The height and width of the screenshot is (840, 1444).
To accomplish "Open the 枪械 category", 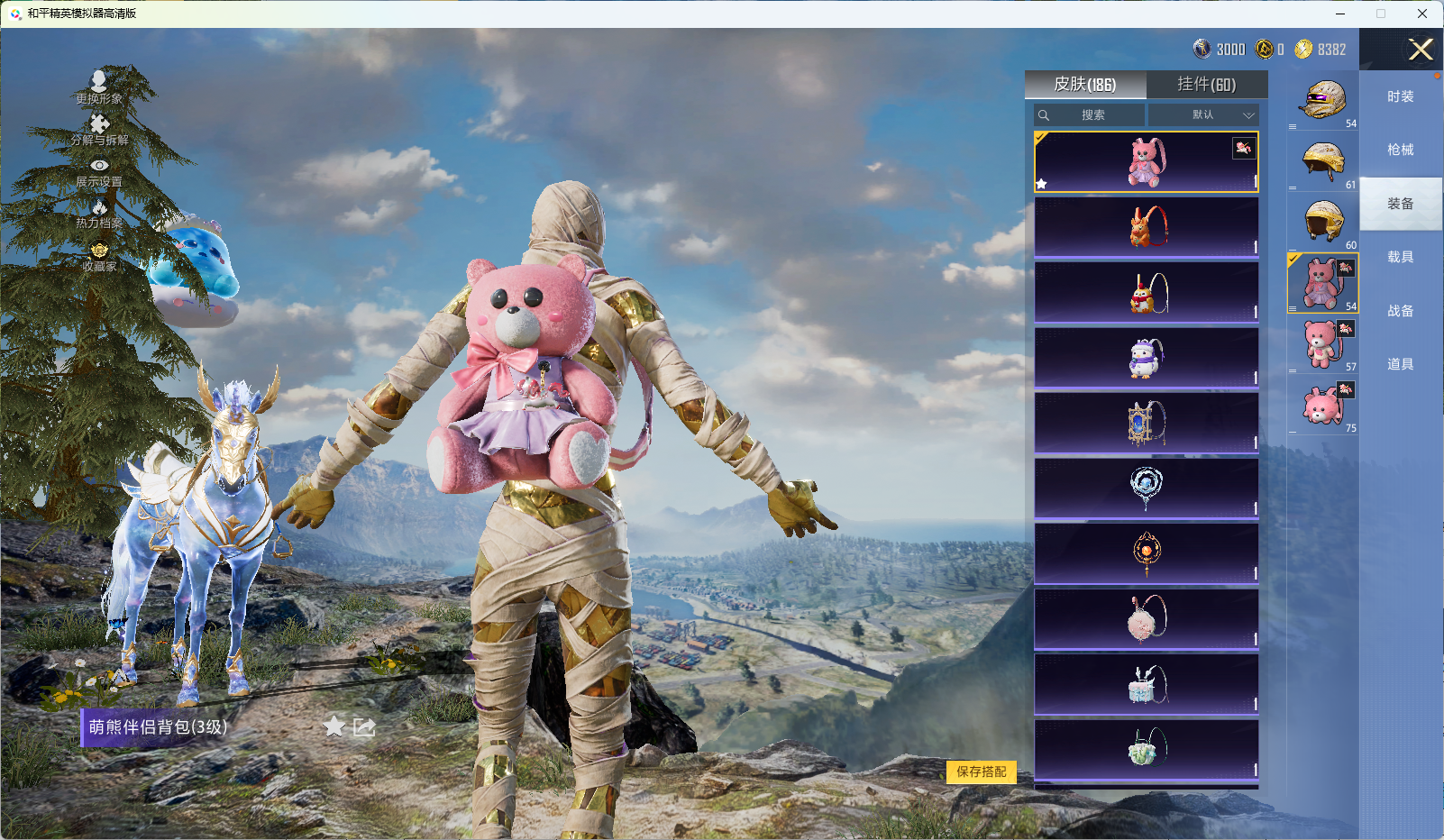I will point(1400,151).
